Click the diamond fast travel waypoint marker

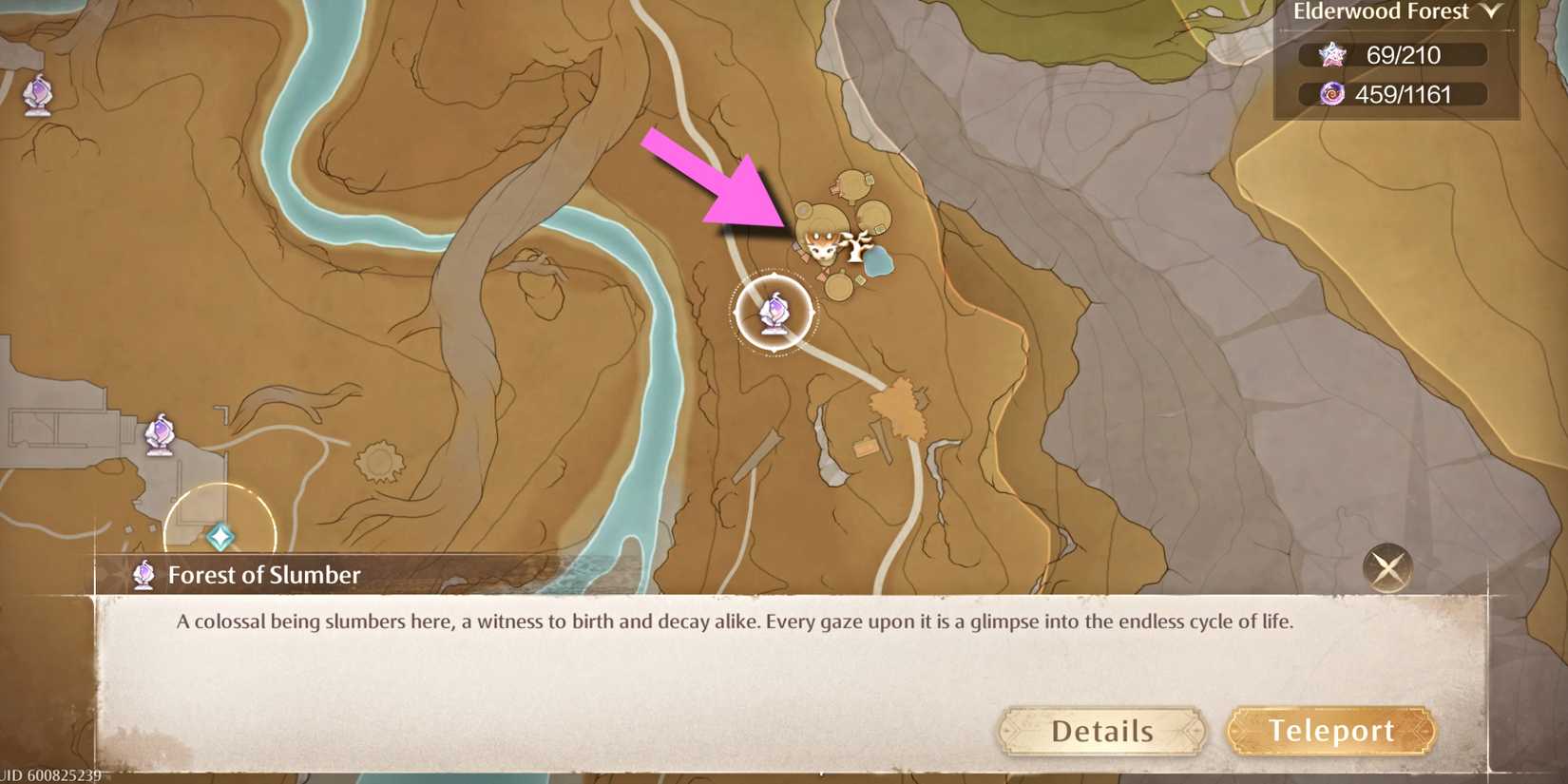[220, 535]
